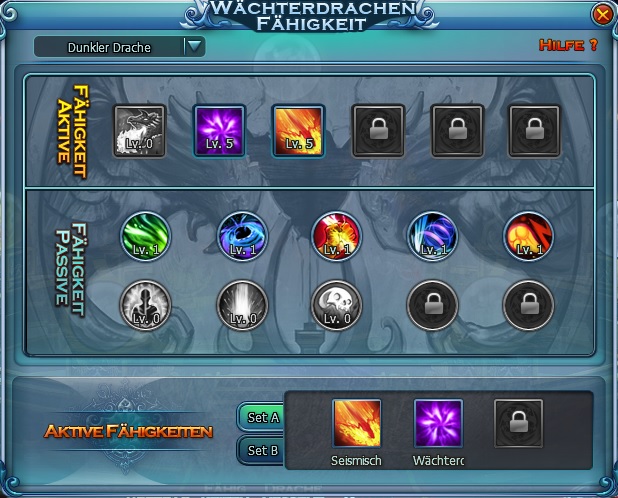Choose the green Lv. 1 passive skill
This screenshot has height=498, width=618.
[144, 236]
